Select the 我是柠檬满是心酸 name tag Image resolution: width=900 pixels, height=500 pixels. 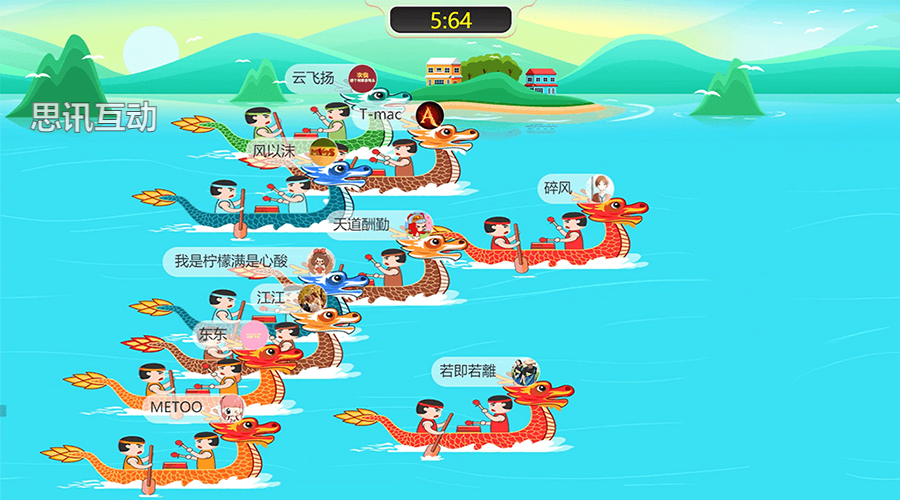(231, 261)
